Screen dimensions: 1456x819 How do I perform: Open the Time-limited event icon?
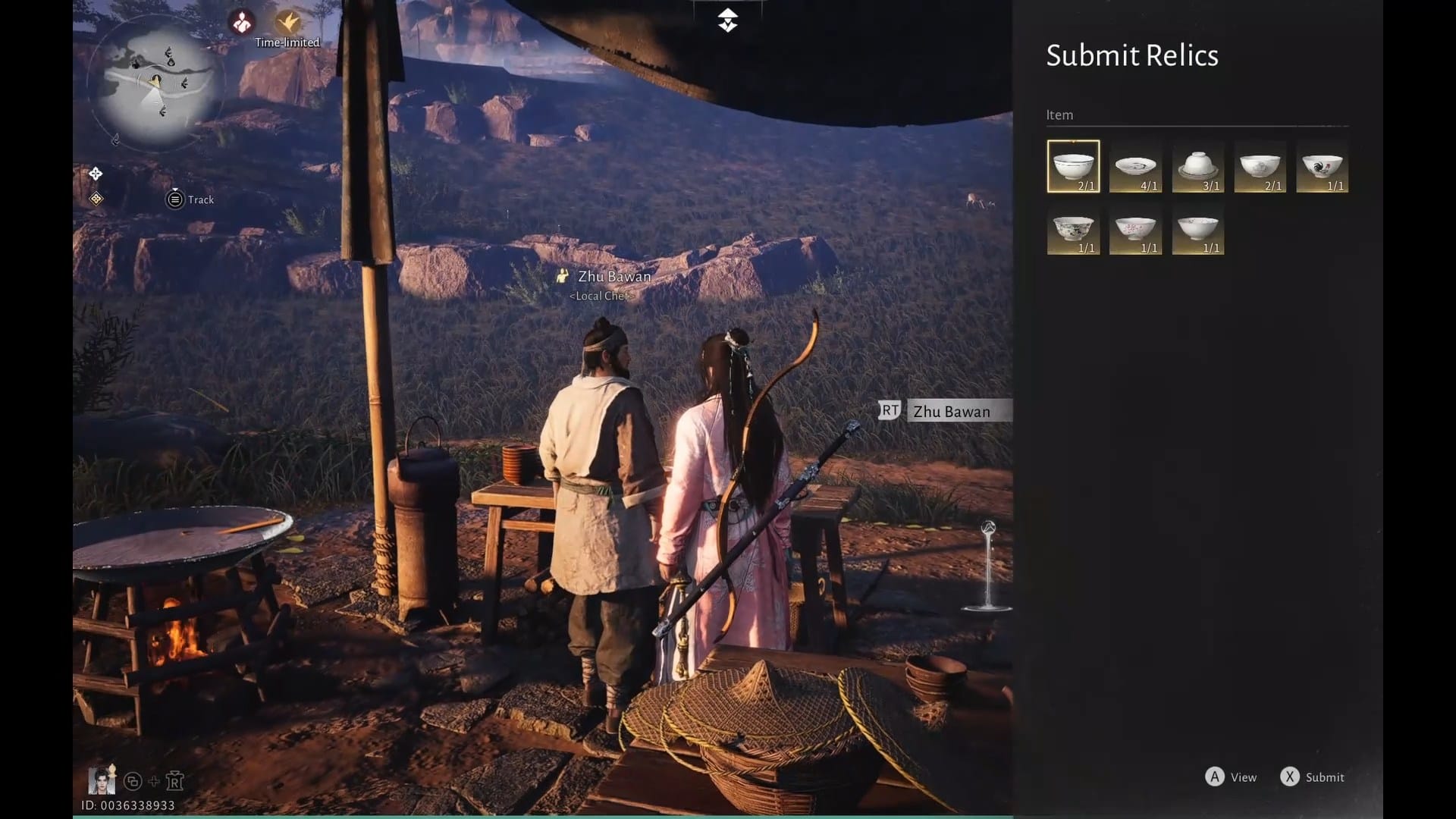(287, 23)
